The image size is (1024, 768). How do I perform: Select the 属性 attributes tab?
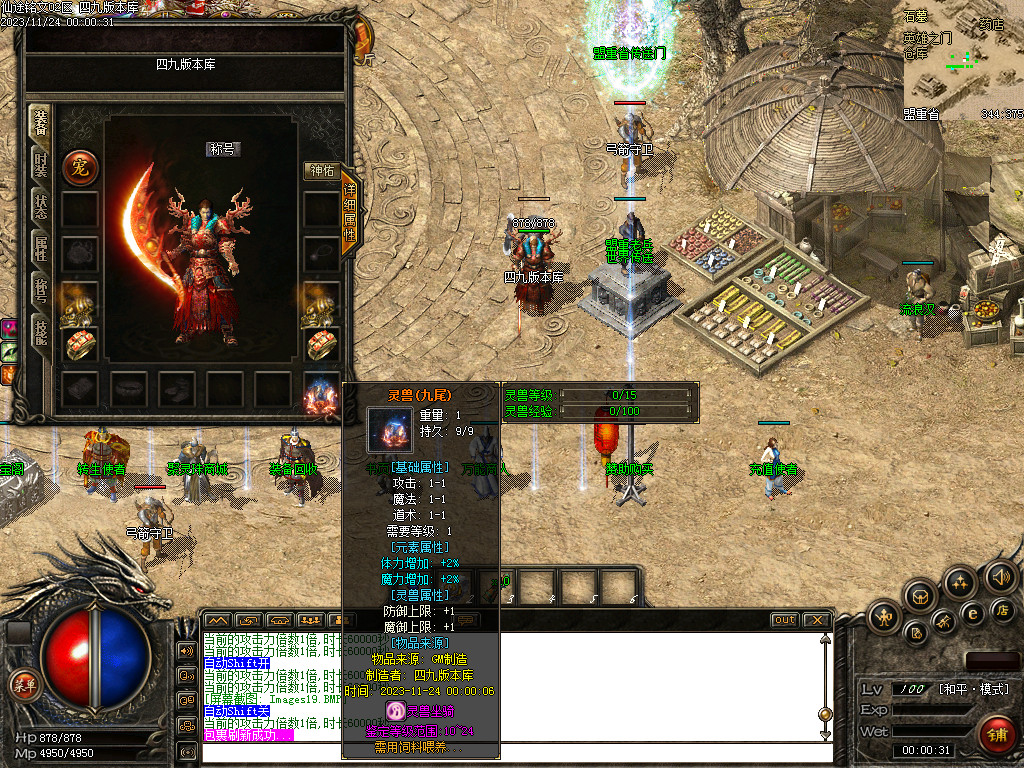(x=40, y=250)
